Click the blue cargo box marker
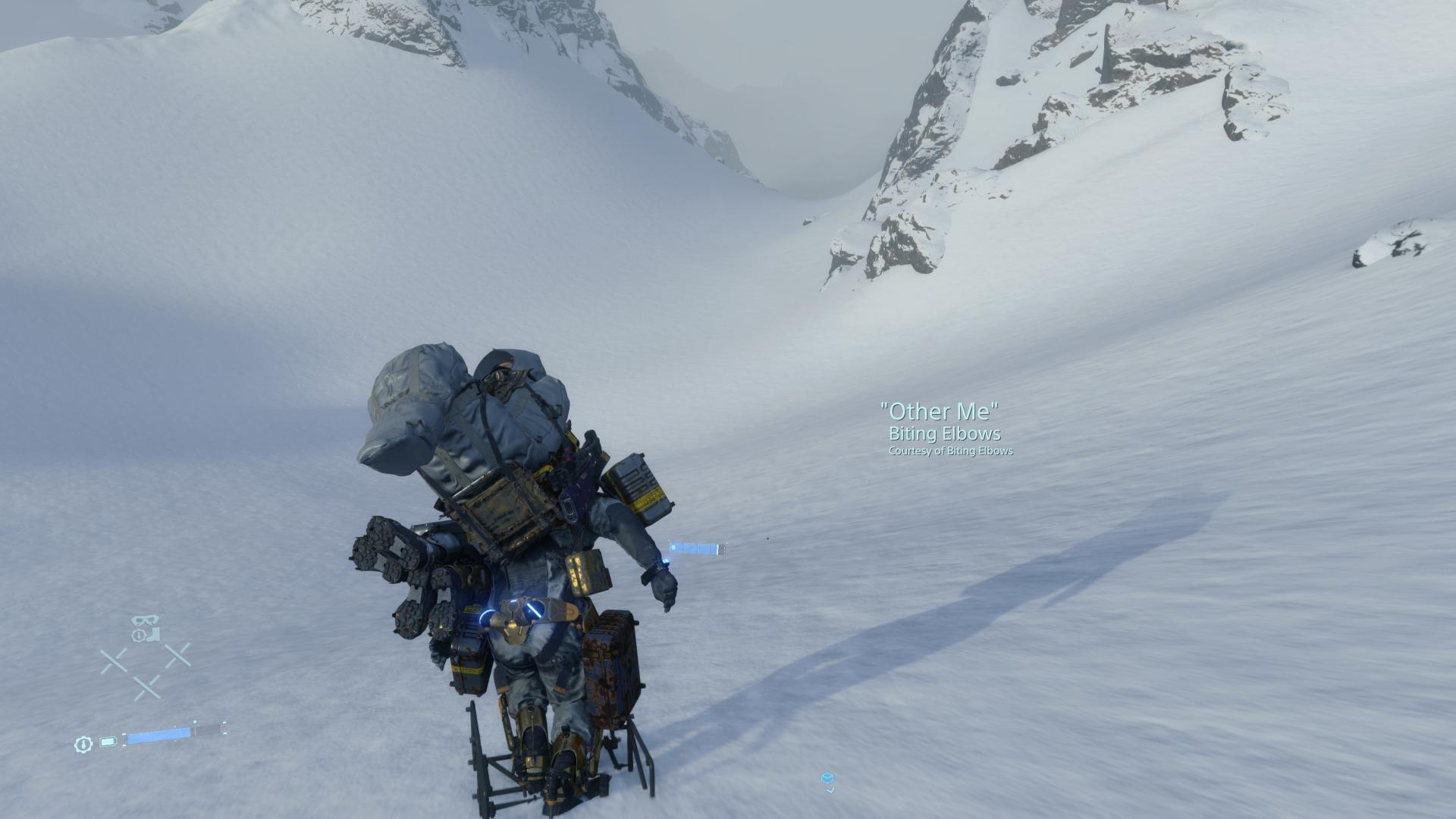1456x819 pixels. click(x=827, y=779)
